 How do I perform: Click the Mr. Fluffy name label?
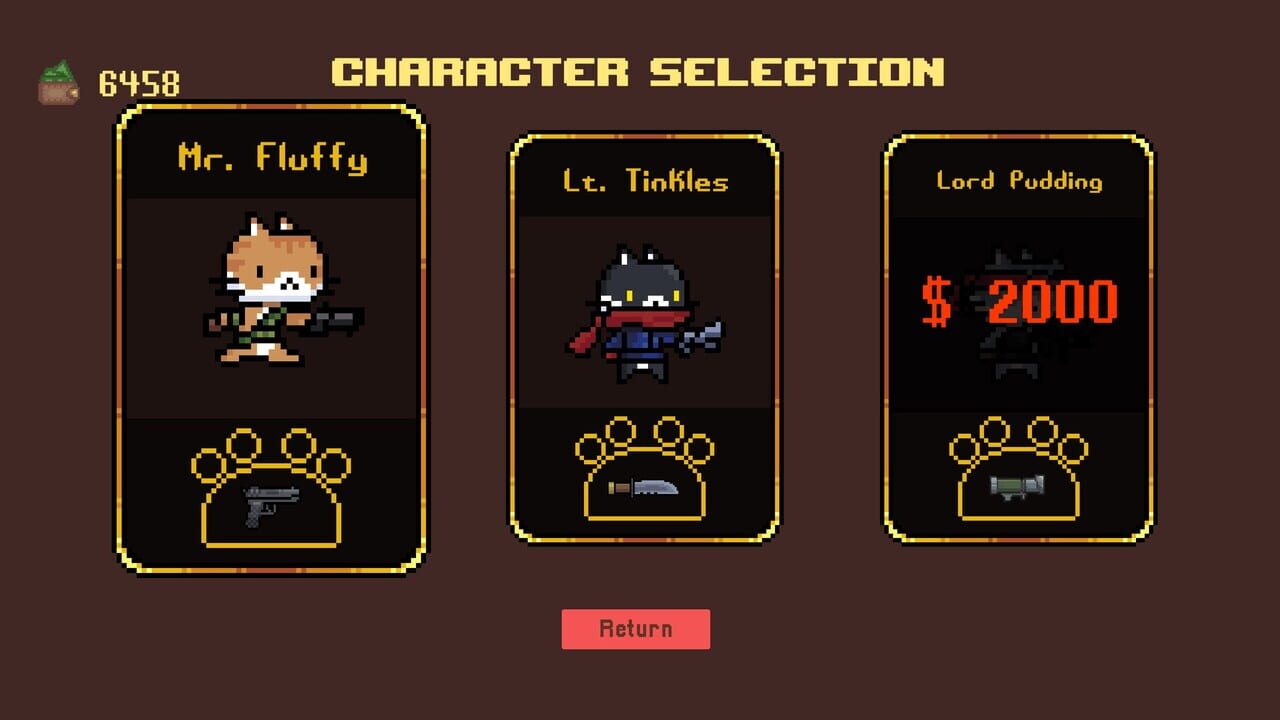coord(272,157)
